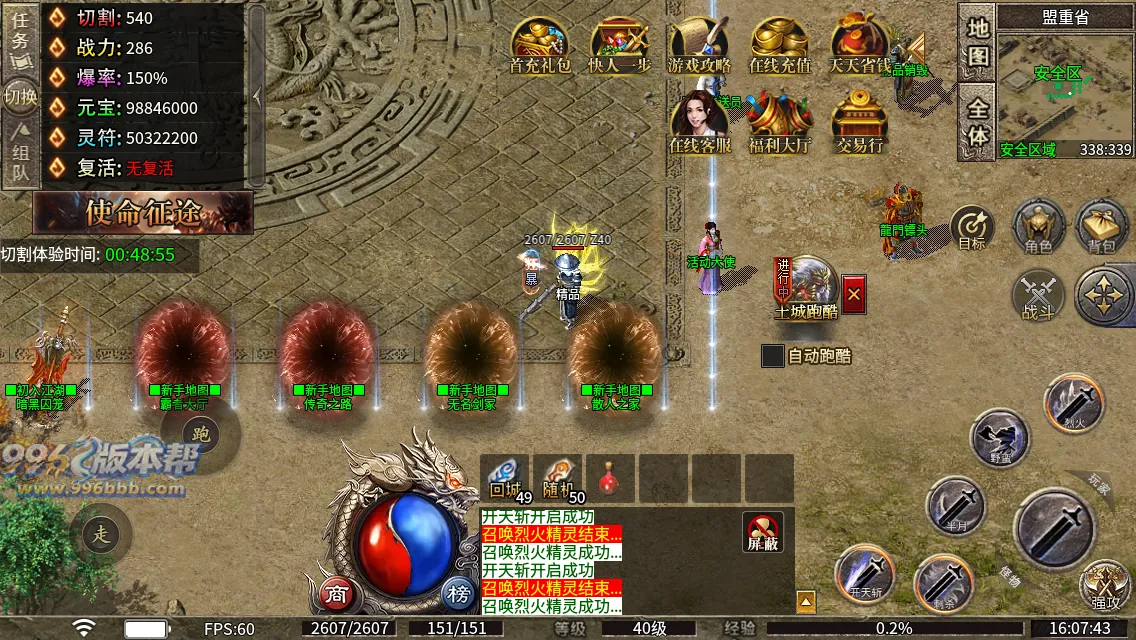Open the 游戏攻略 game guide scroll

pos(699,45)
